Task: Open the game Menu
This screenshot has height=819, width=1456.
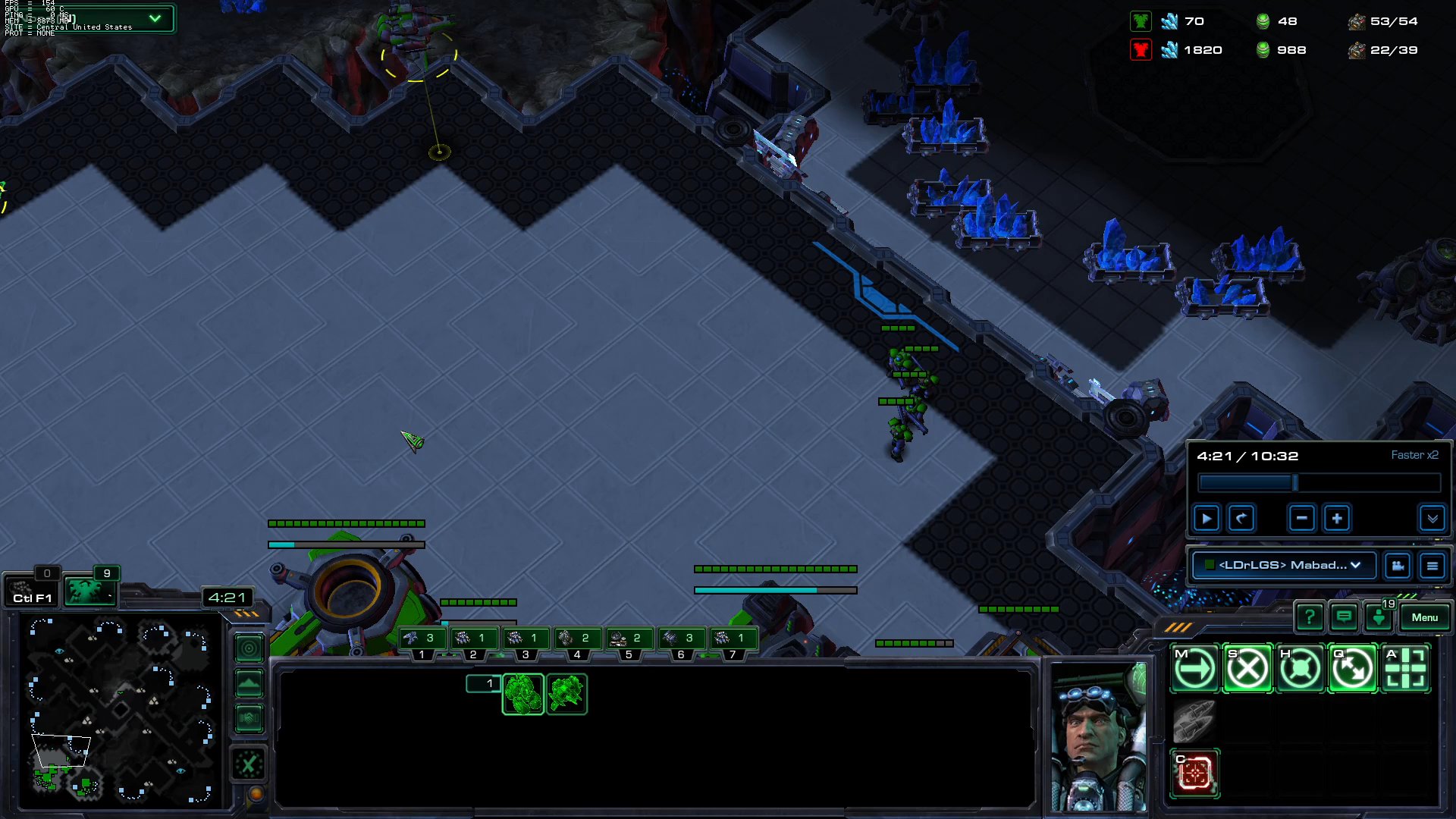Action: pos(1425,617)
